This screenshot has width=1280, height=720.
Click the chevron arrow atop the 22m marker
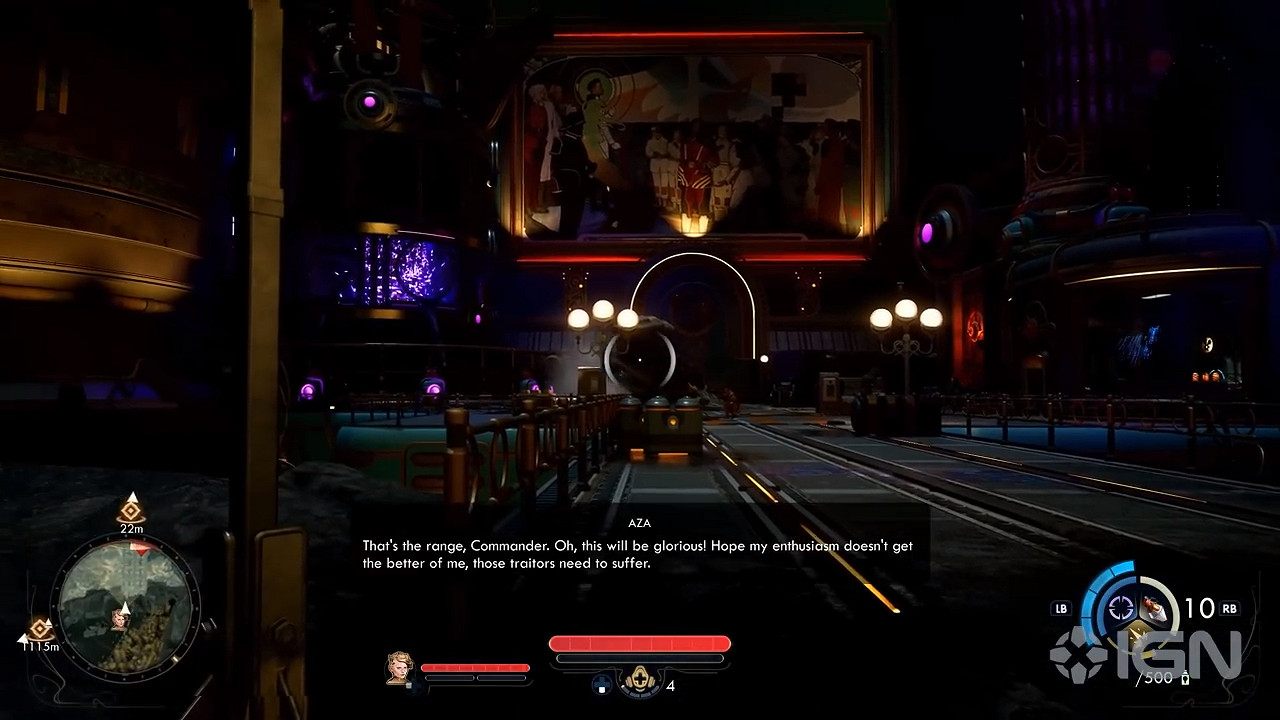pyautogui.click(x=133, y=497)
